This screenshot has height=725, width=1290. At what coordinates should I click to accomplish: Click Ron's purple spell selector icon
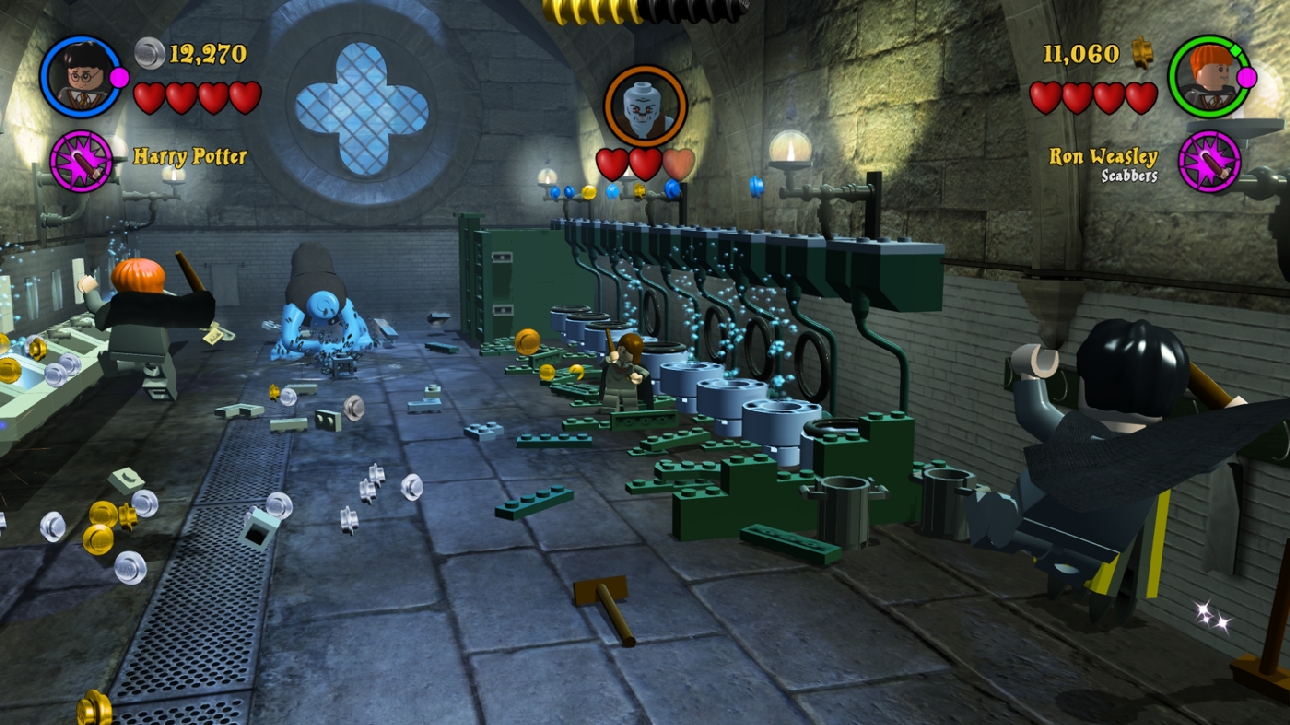[1209, 161]
